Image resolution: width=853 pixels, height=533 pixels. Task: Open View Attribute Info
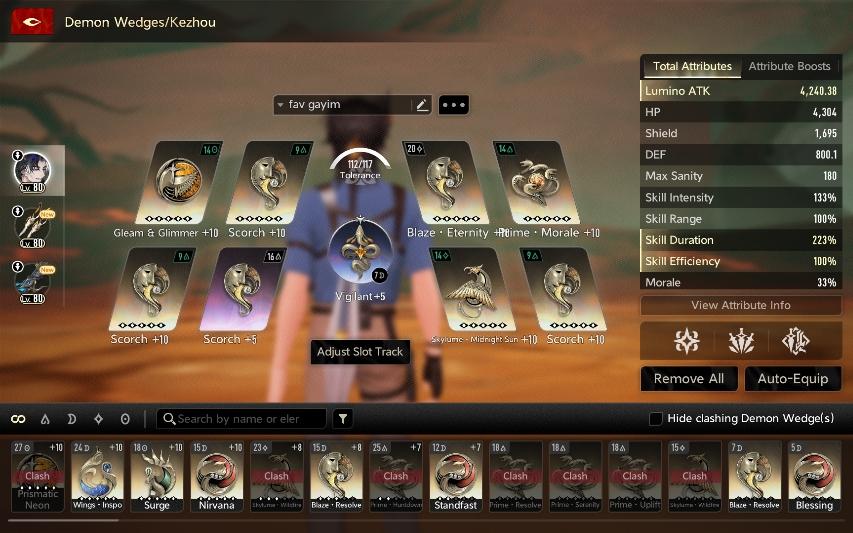pos(740,306)
